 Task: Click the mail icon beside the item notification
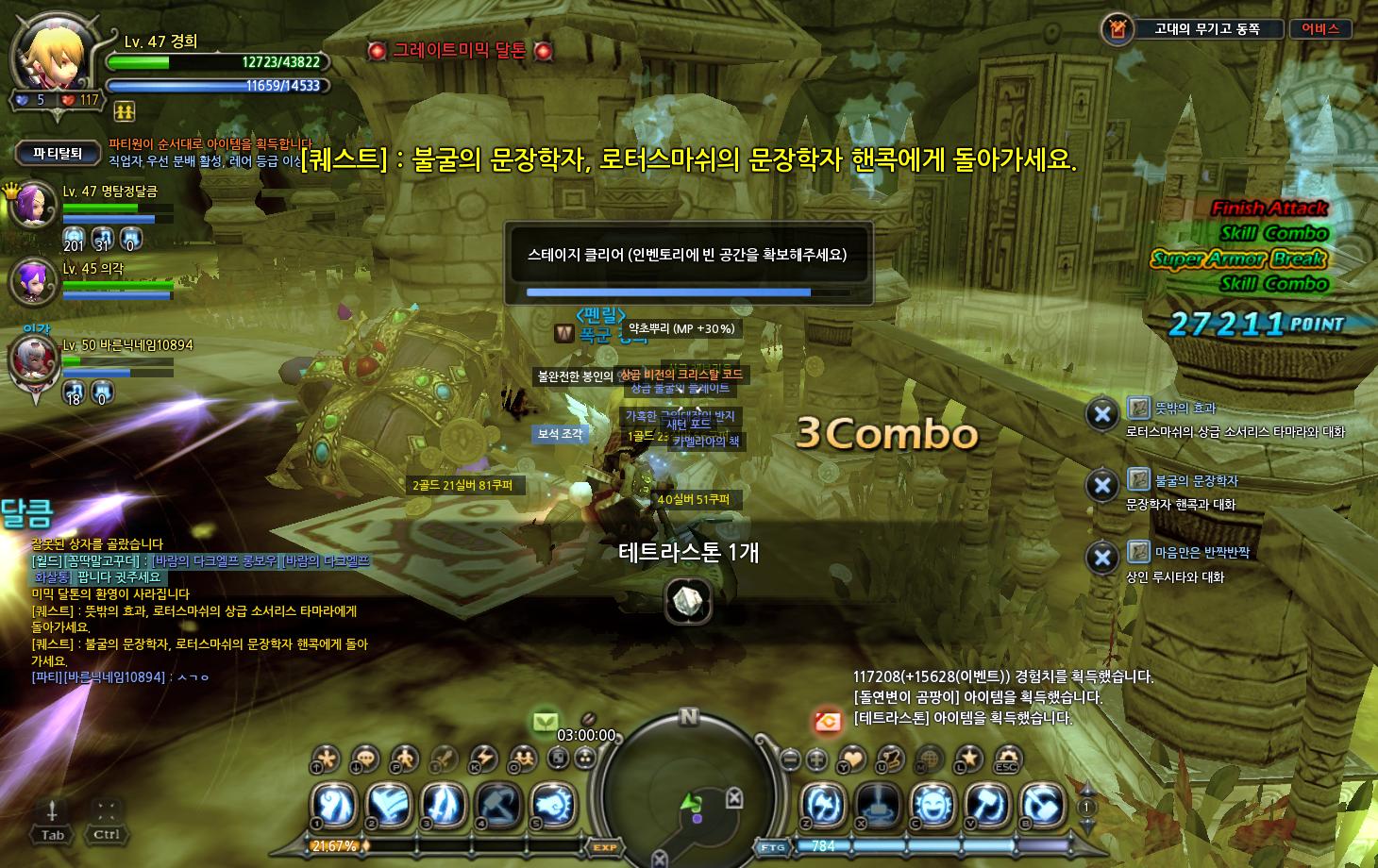[829, 722]
